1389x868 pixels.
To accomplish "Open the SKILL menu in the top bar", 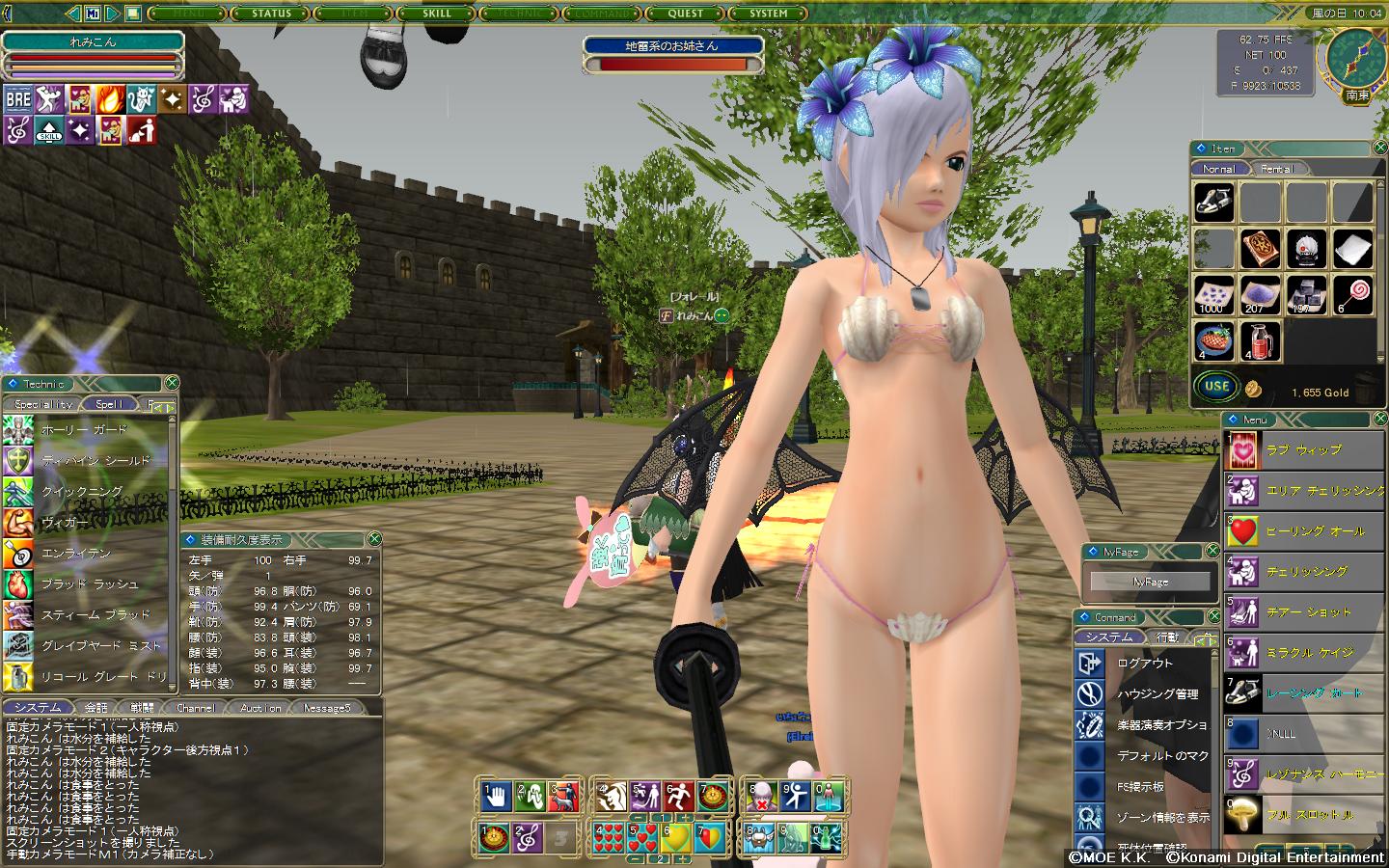I will [x=437, y=14].
